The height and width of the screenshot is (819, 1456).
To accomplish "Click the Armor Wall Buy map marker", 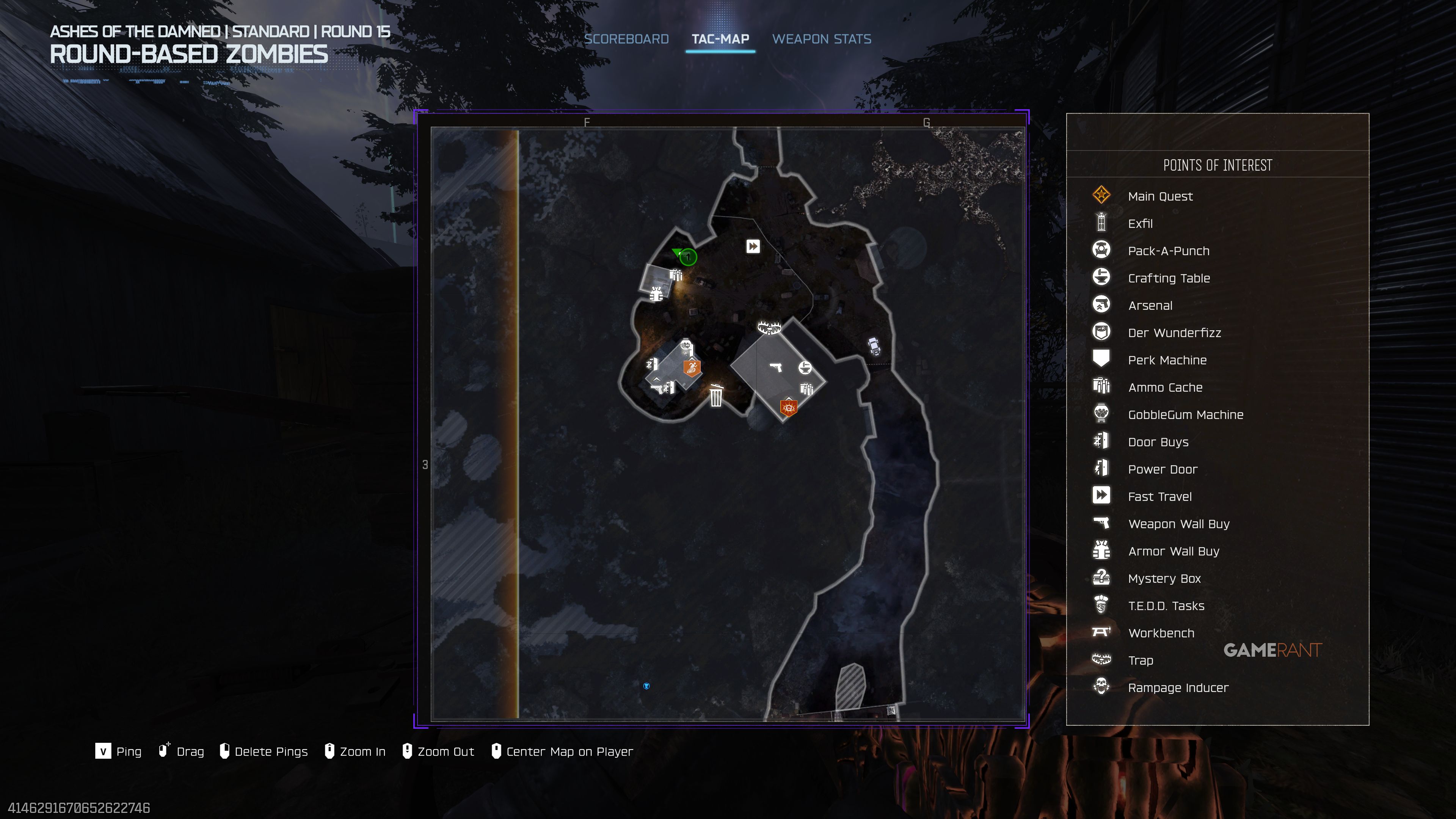I will [656, 295].
